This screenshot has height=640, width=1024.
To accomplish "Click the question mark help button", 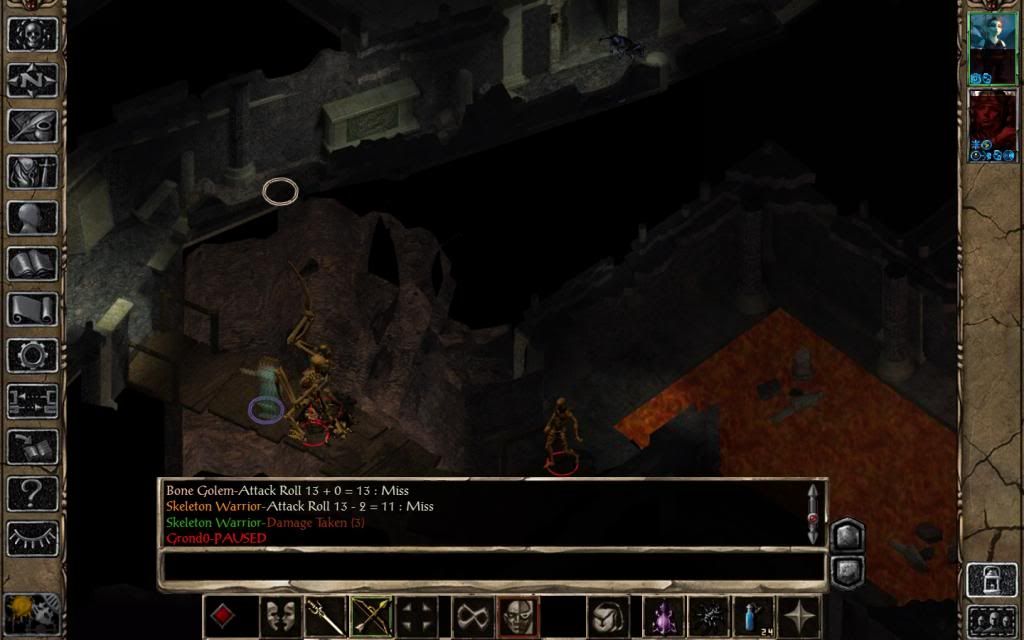I will [x=32, y=493].
